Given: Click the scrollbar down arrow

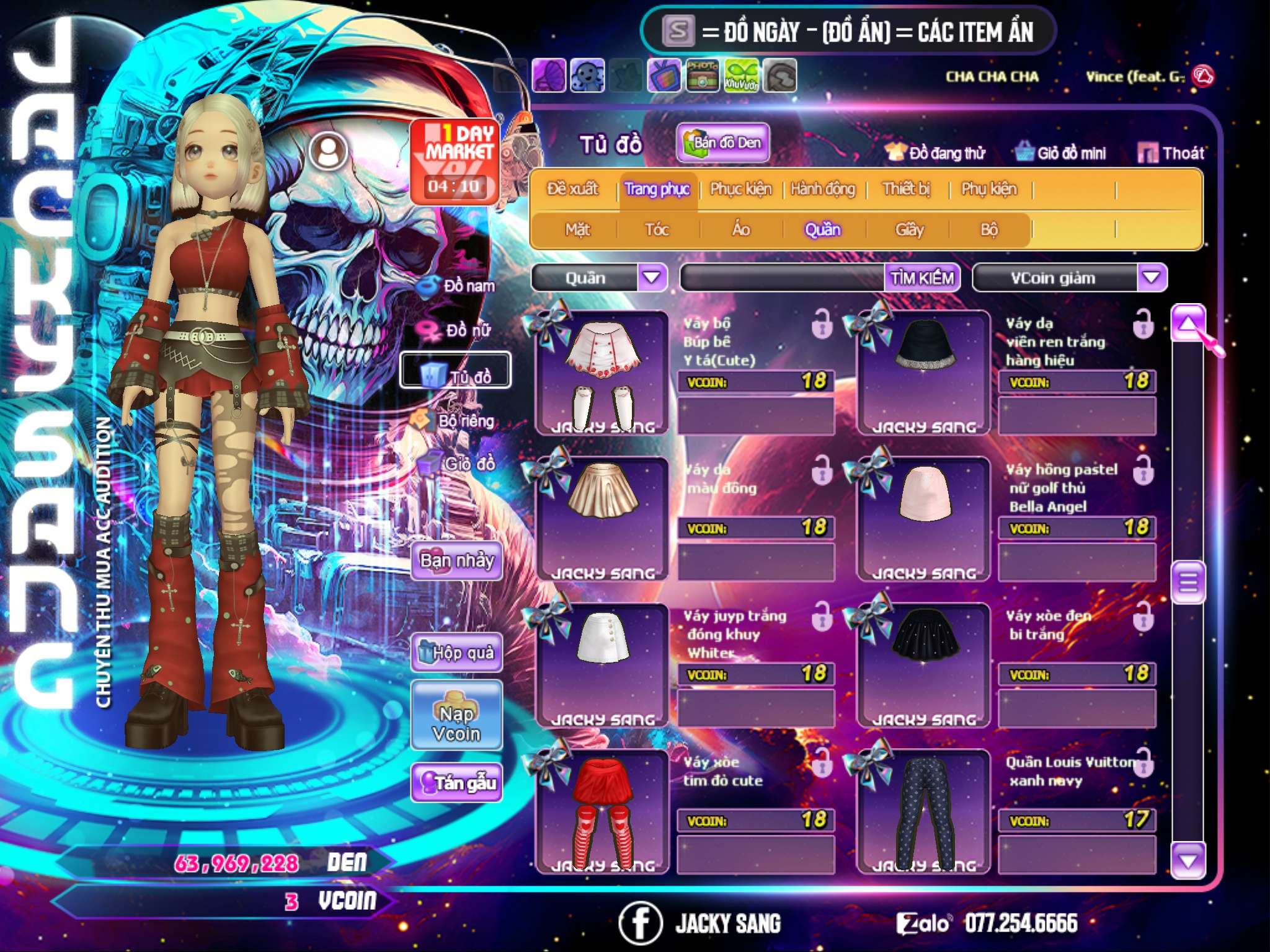Looking at the screenshot, I should click(x=1188, y=861).
